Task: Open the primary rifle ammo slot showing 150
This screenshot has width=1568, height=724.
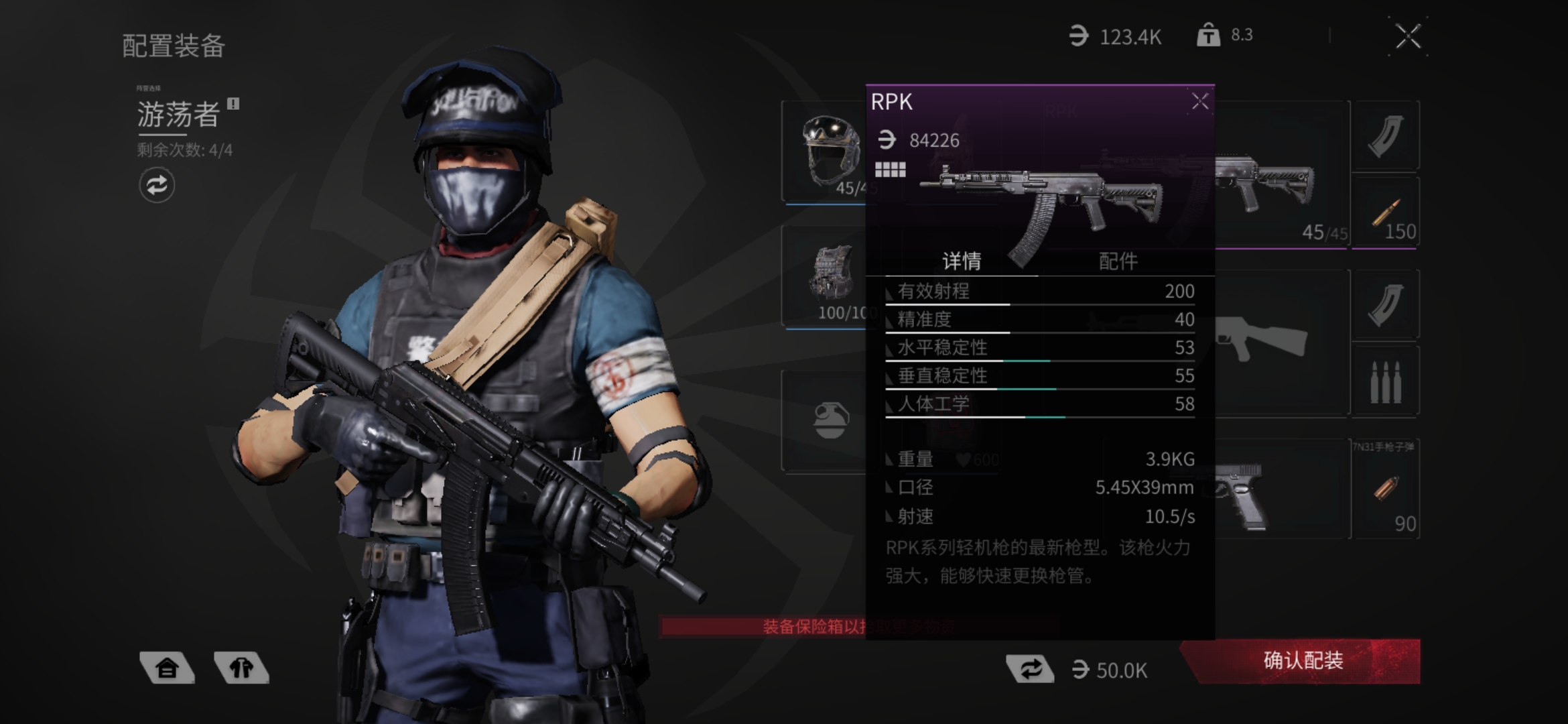Action: tap(1385, 214)
